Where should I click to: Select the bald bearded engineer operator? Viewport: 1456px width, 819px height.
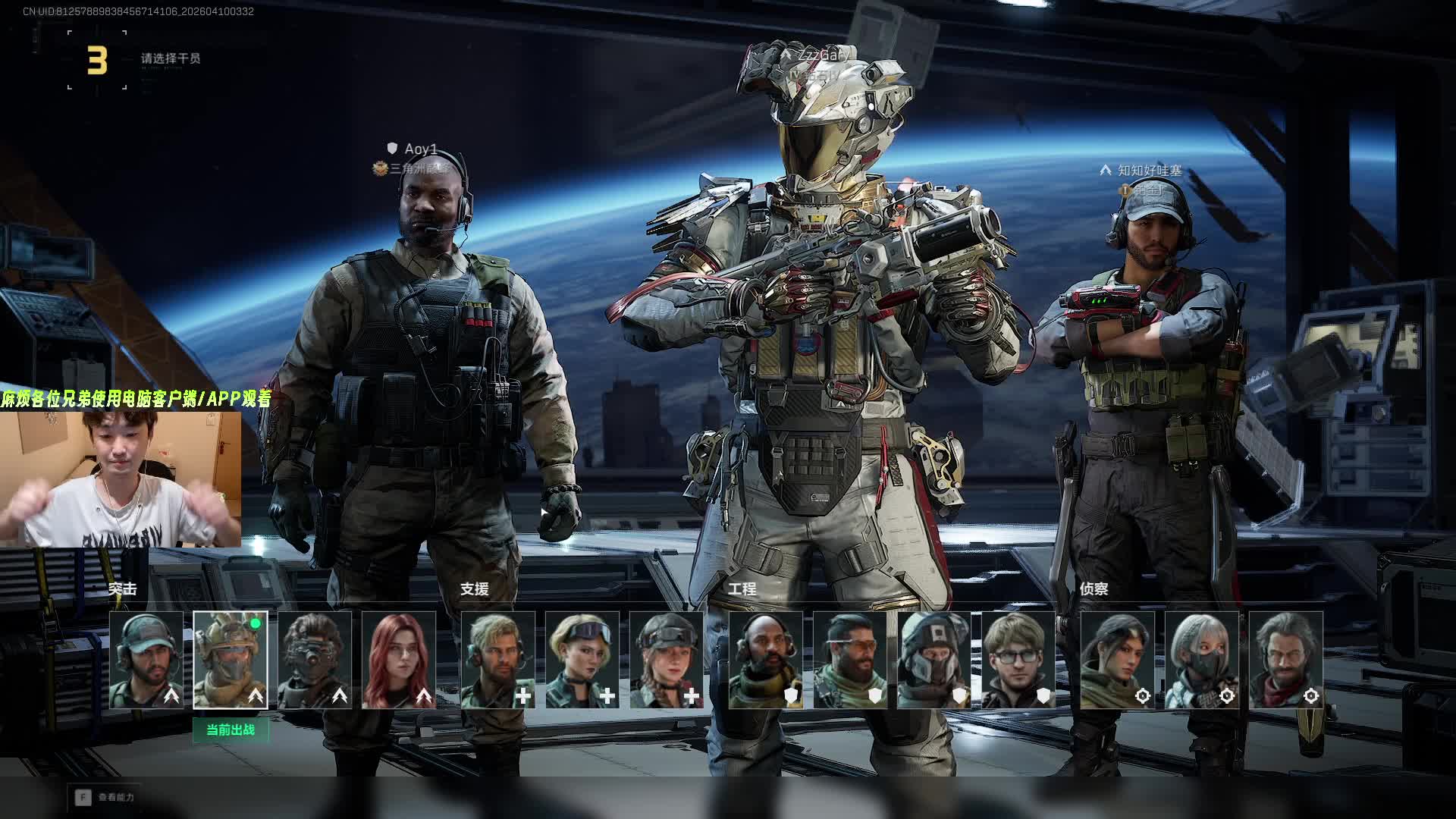pyautogui.click(x=766, y=660)
